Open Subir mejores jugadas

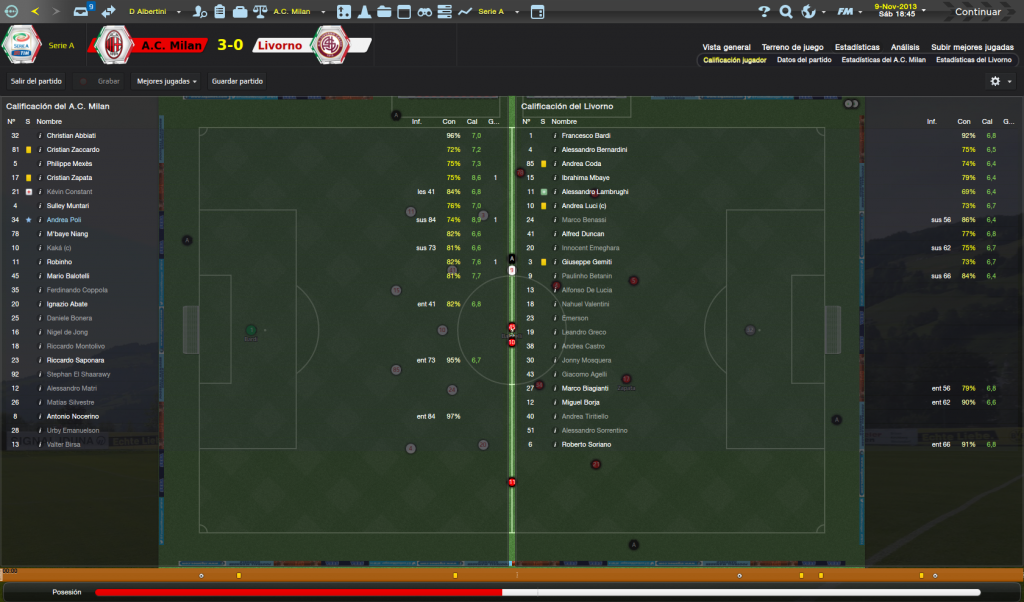[x=972, y=47]
